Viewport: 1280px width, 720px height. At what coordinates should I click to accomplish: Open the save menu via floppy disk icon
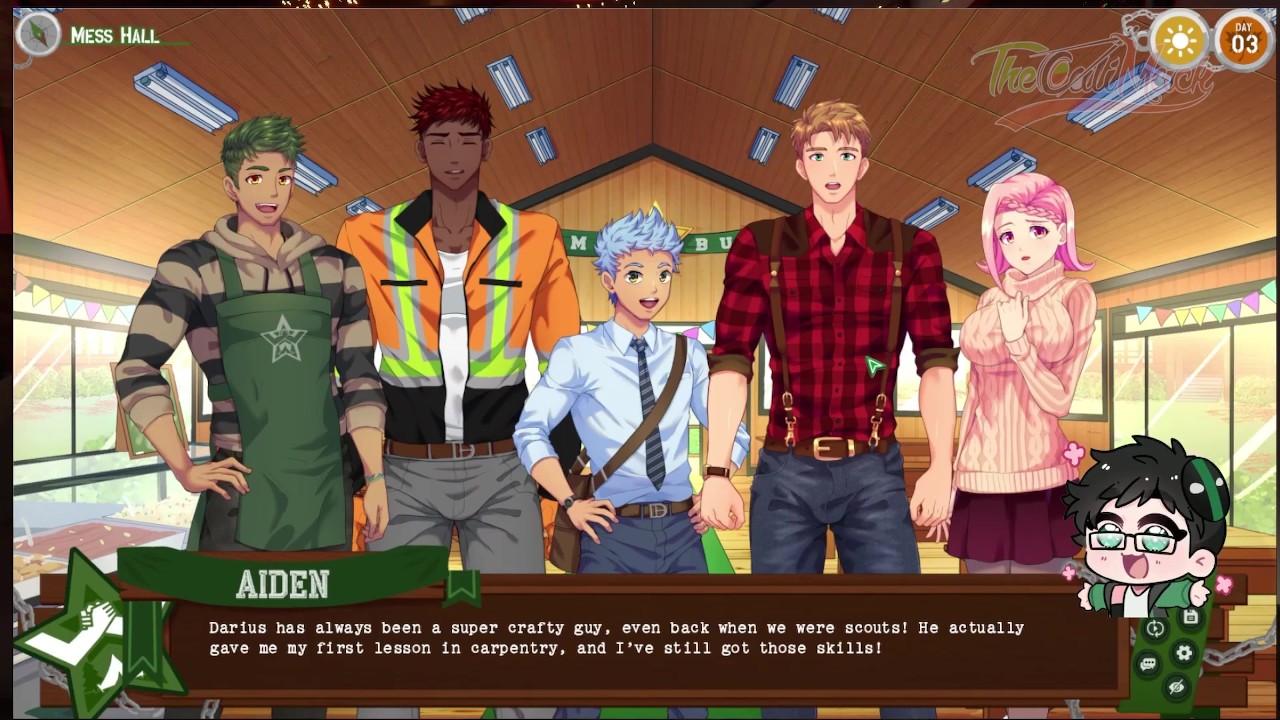tap(1190, 618)
